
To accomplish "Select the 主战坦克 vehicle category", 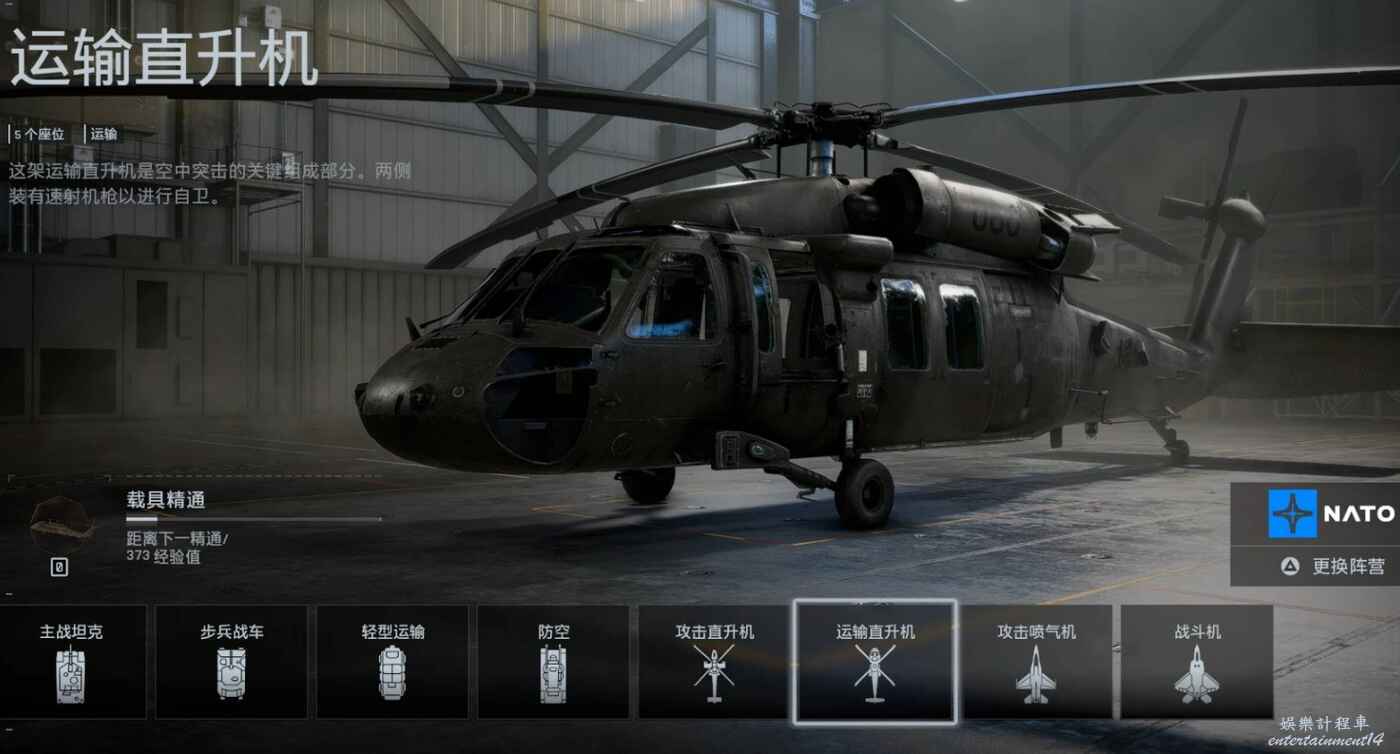I will point(72,661).
